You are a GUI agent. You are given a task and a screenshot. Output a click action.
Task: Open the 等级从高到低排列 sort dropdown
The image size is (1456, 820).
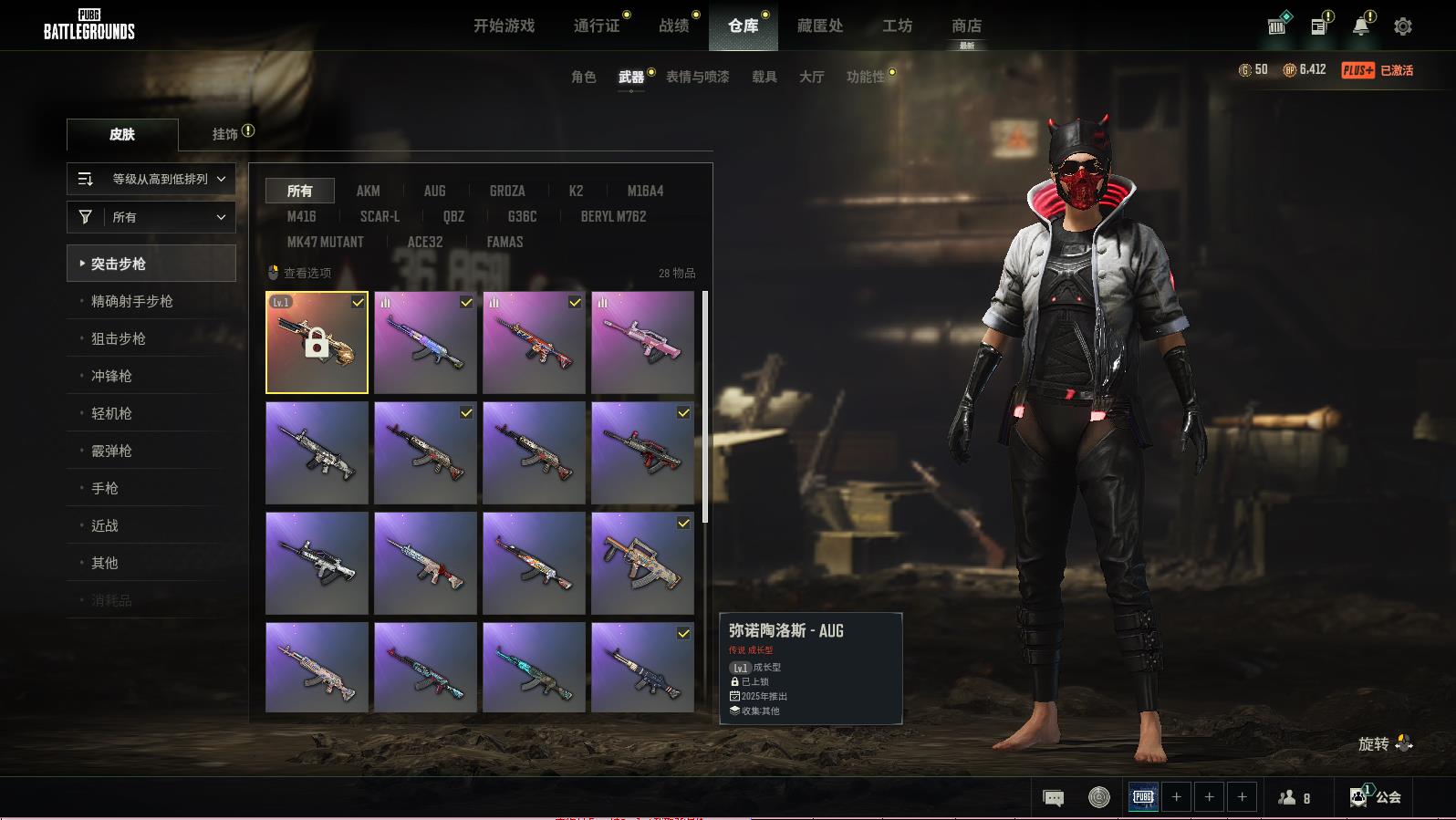coord(151,179)
